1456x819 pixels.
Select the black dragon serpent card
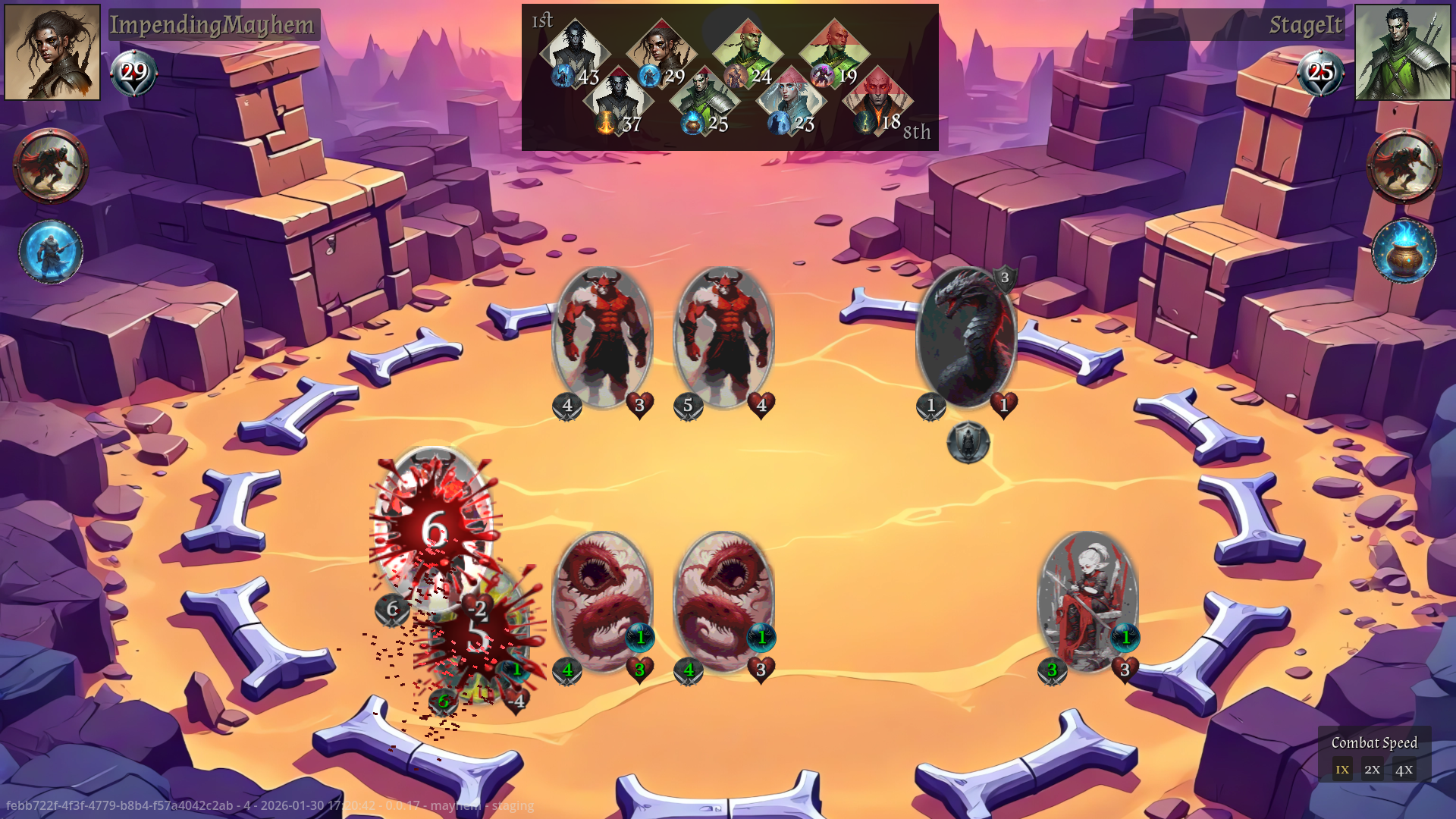[966, 337]
